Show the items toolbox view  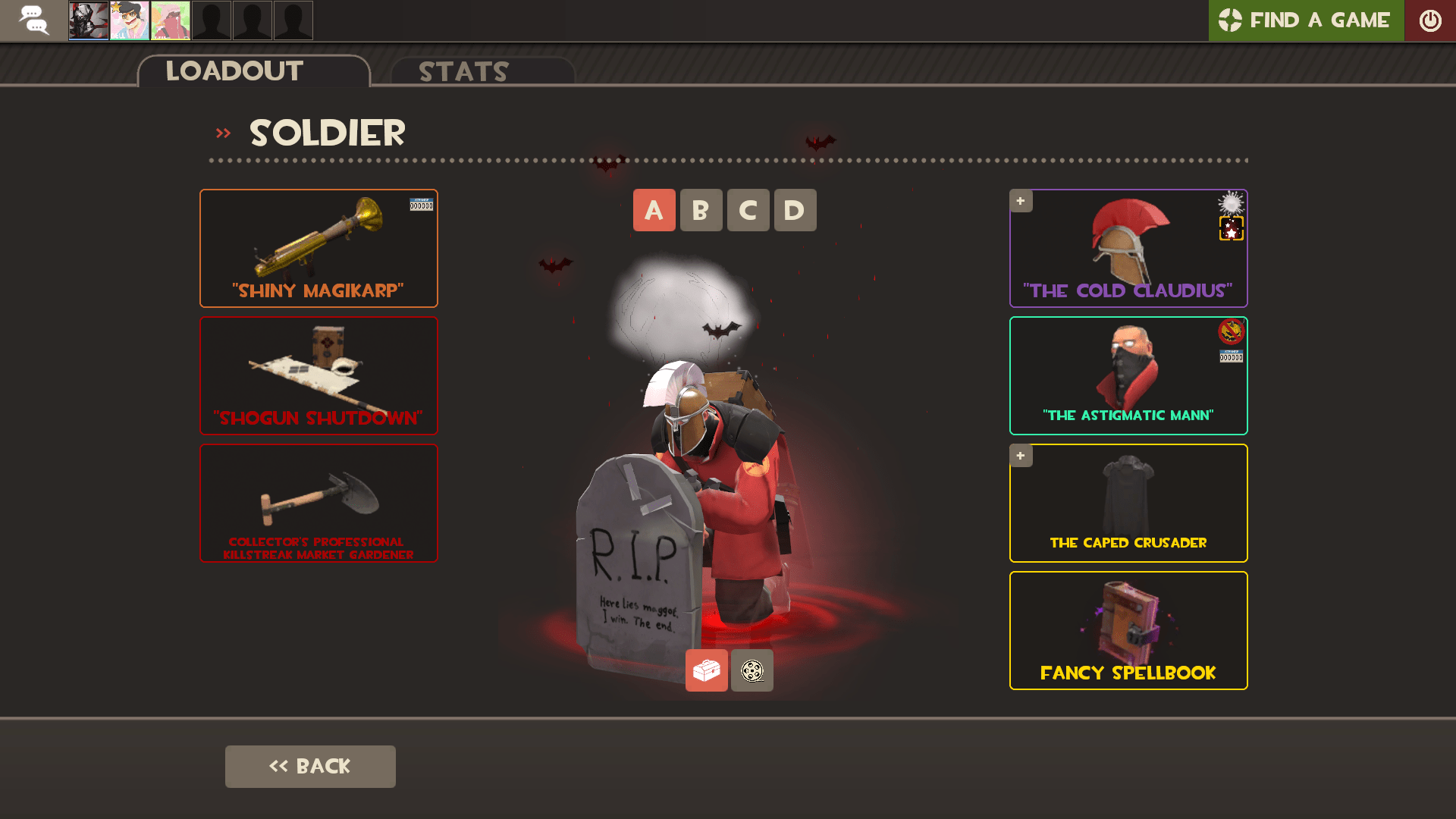click(x=706, y=670)
